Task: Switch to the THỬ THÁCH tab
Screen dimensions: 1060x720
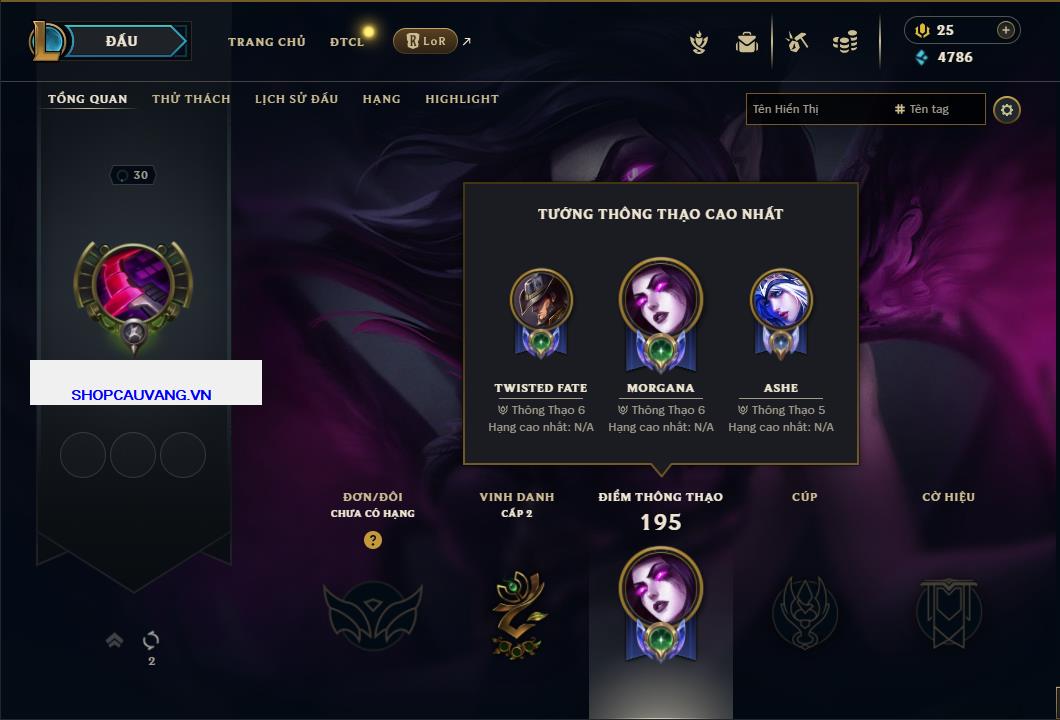Action: point(191,99)
